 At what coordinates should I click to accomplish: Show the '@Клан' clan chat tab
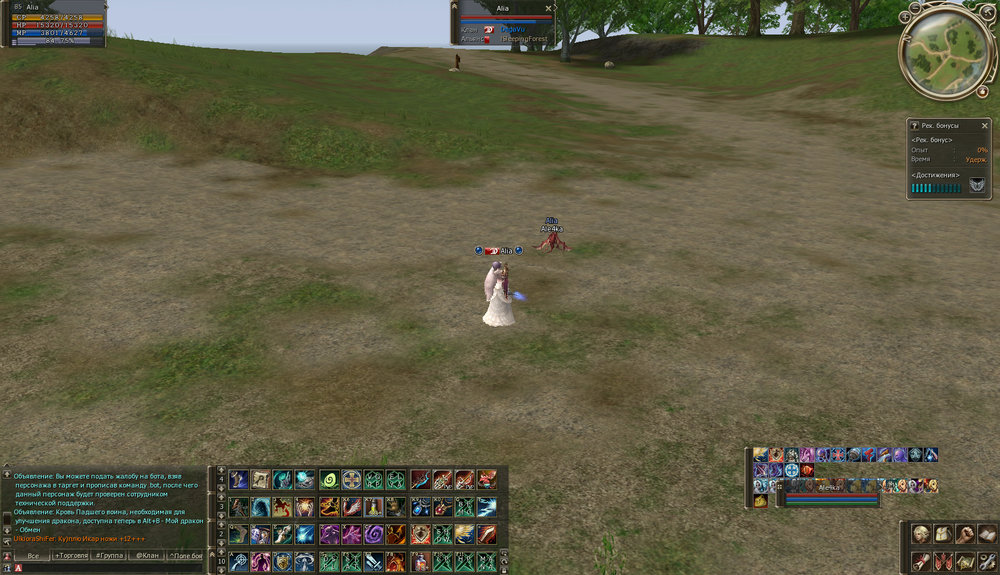point(147,555)
